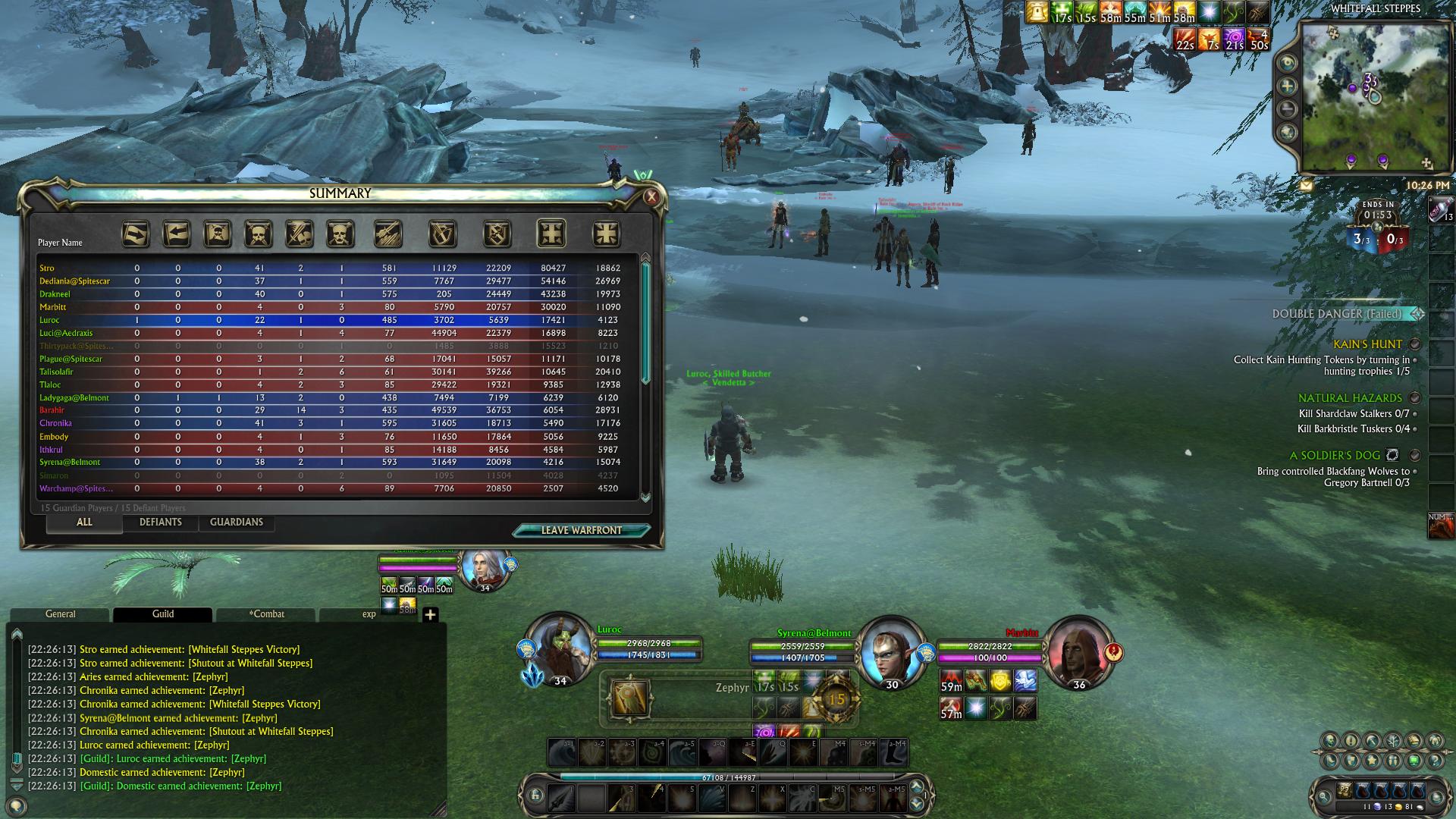Open the General chat tab
This screenshot has height=819, width=1456.
[x=61, y=614]
